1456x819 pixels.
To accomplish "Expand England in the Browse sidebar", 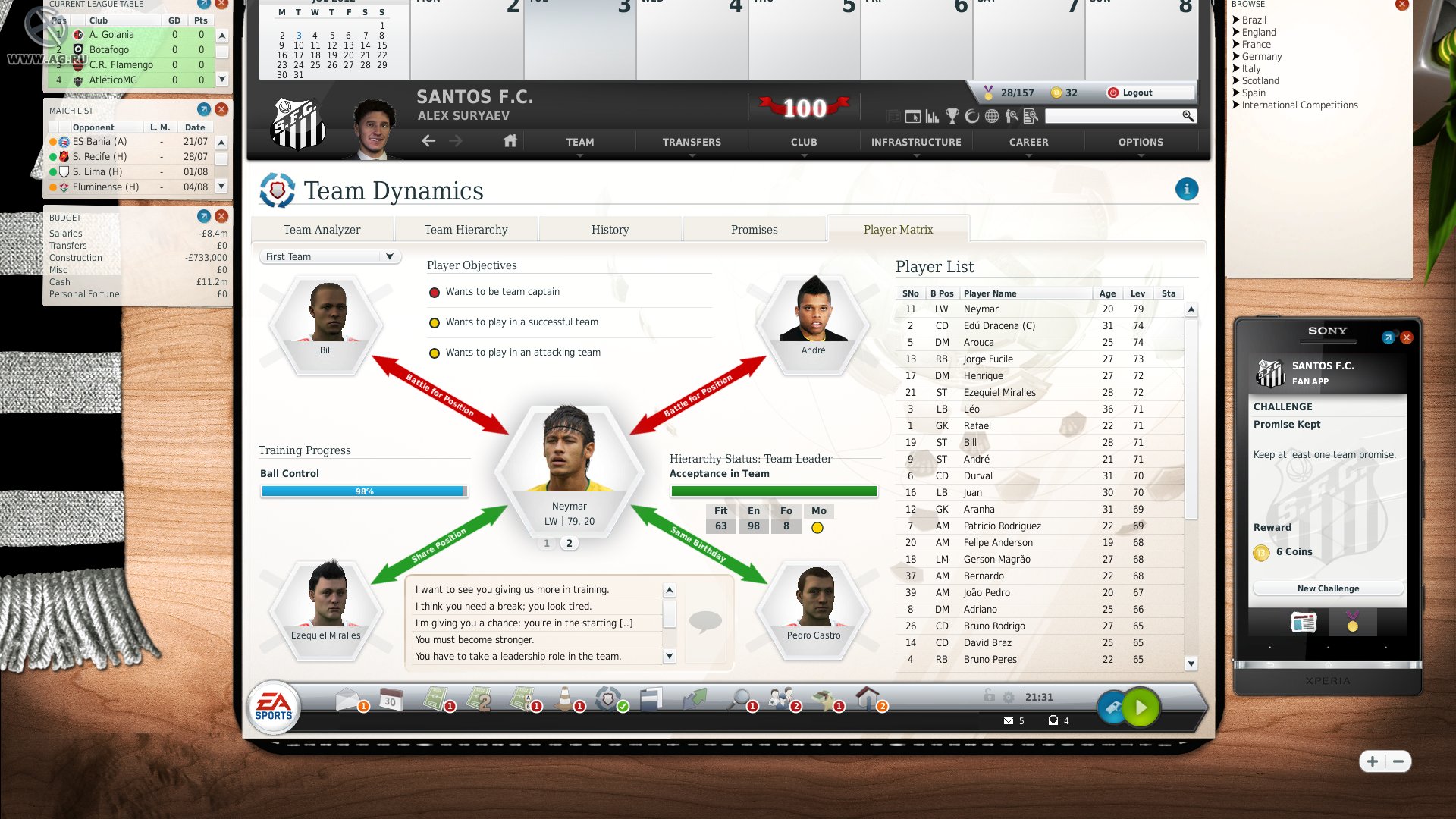I will click(1259, 32).
